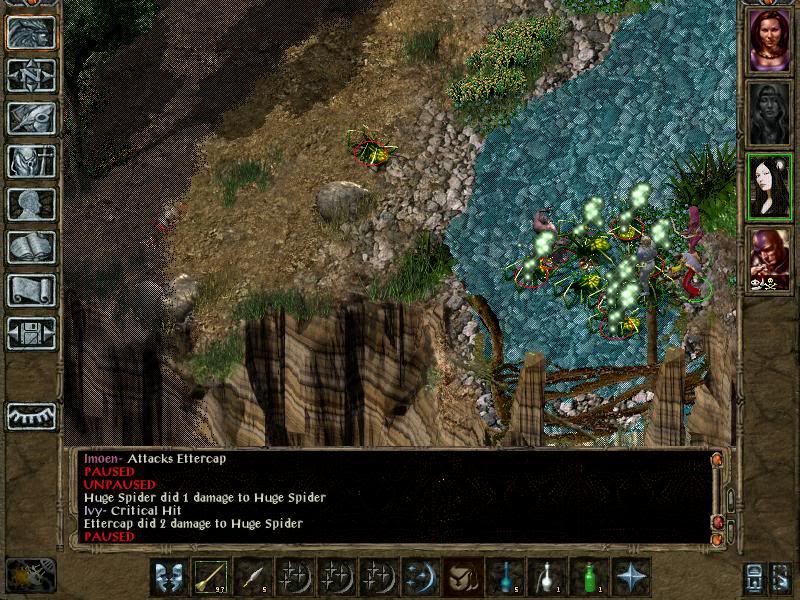Select the greyed-out hooded character portrait

tap(770, 113)
